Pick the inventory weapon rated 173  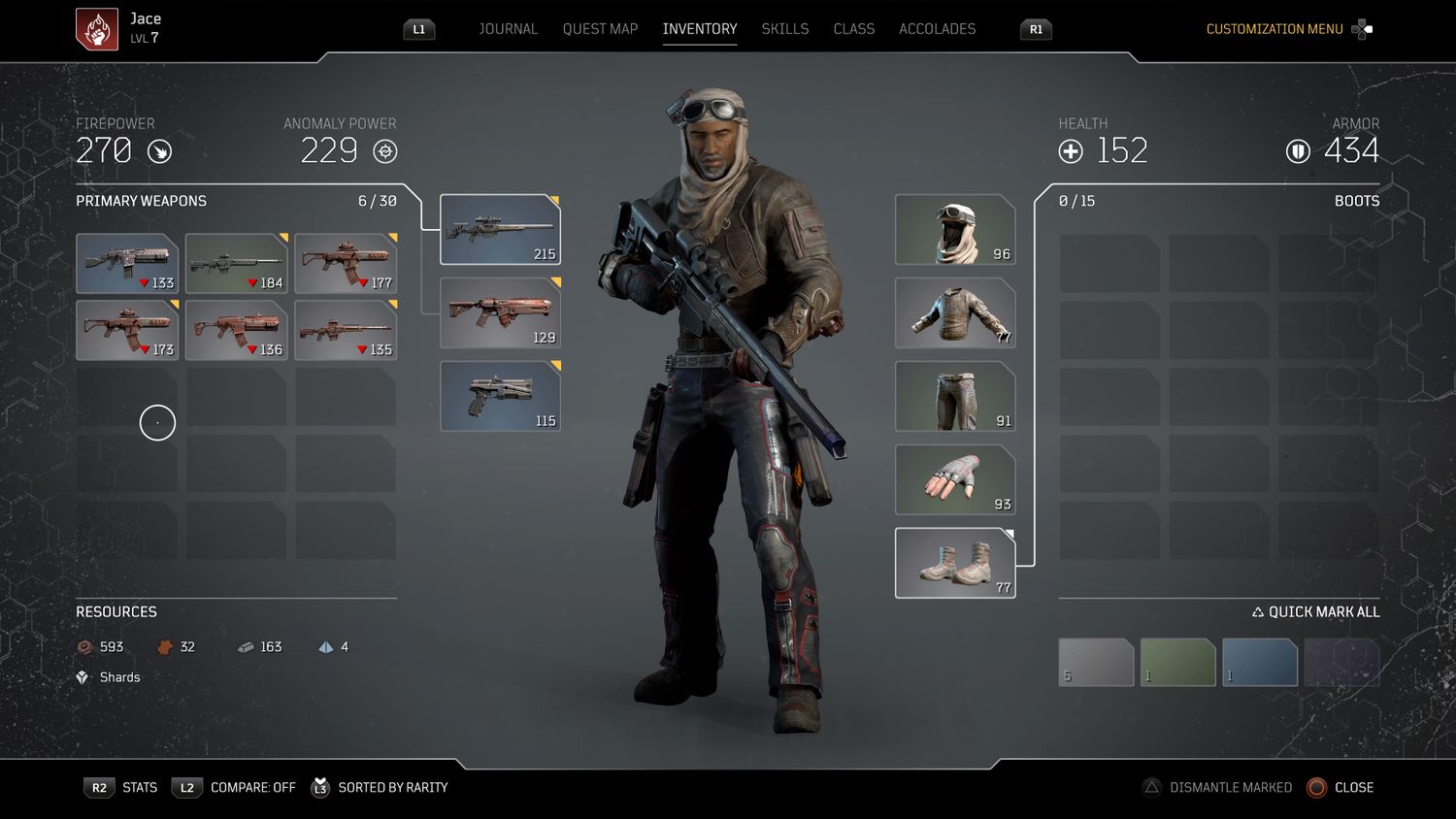(127, 330)
